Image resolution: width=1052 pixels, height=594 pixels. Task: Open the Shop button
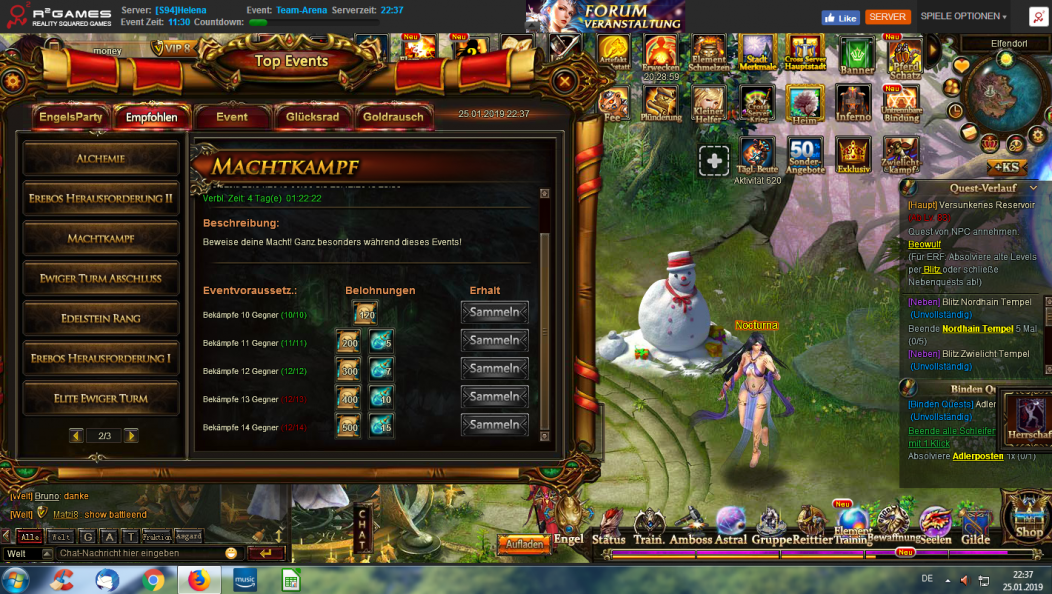pyautogui.click(x=1027, y=520)
